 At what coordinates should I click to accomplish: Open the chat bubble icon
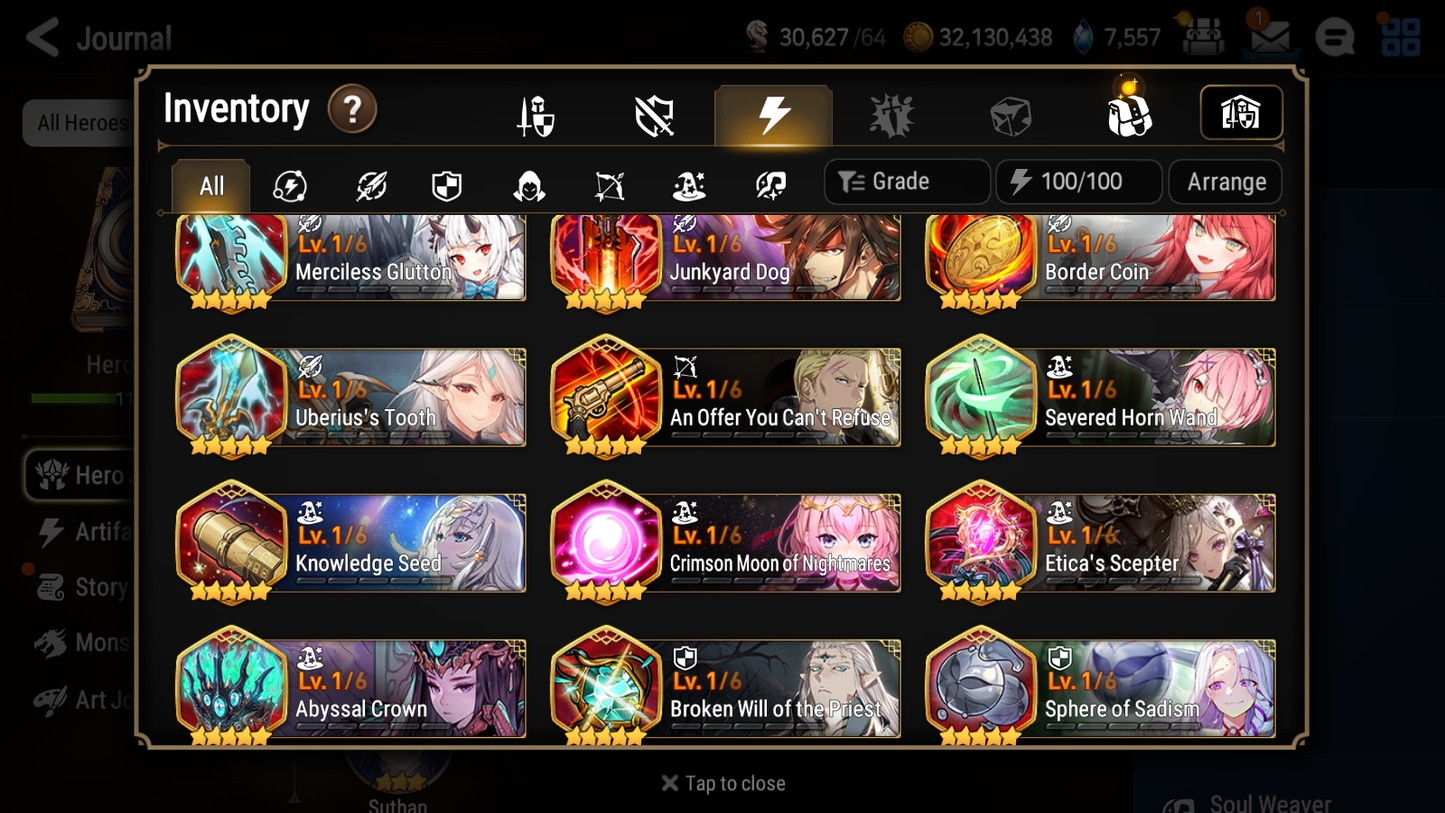coord(1334,37)
